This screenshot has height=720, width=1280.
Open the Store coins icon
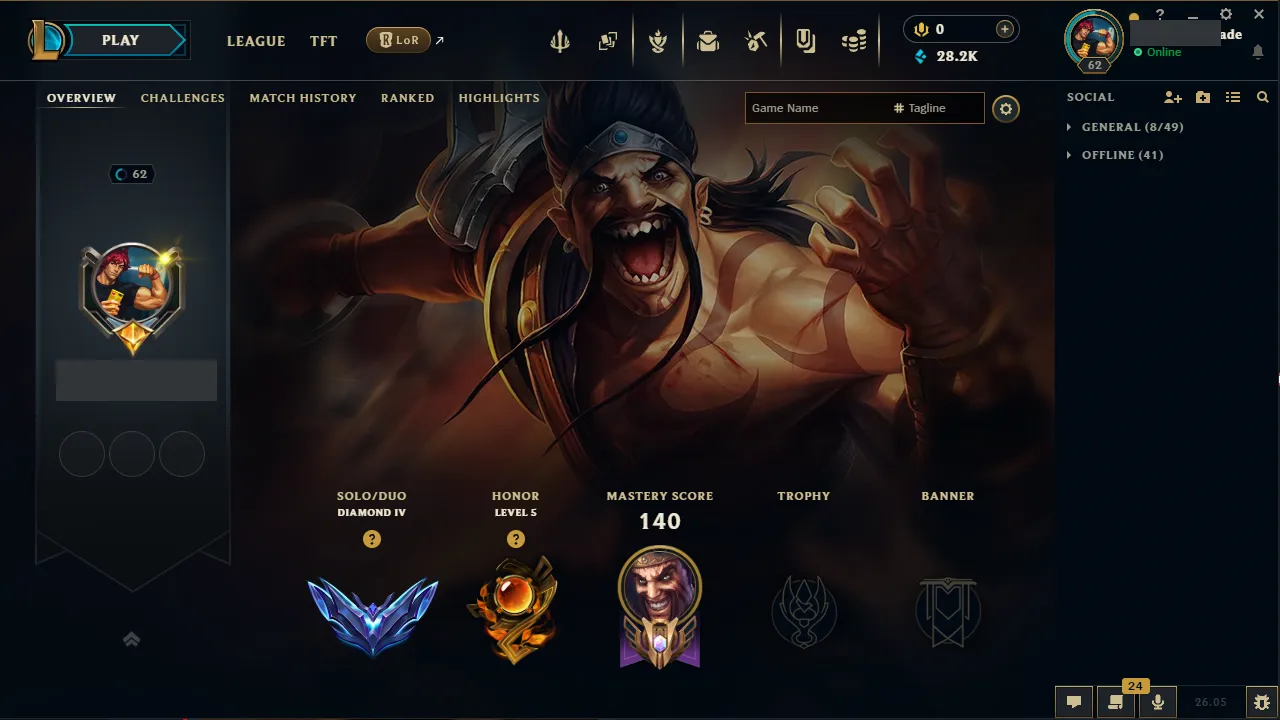[x=854, y=40]
